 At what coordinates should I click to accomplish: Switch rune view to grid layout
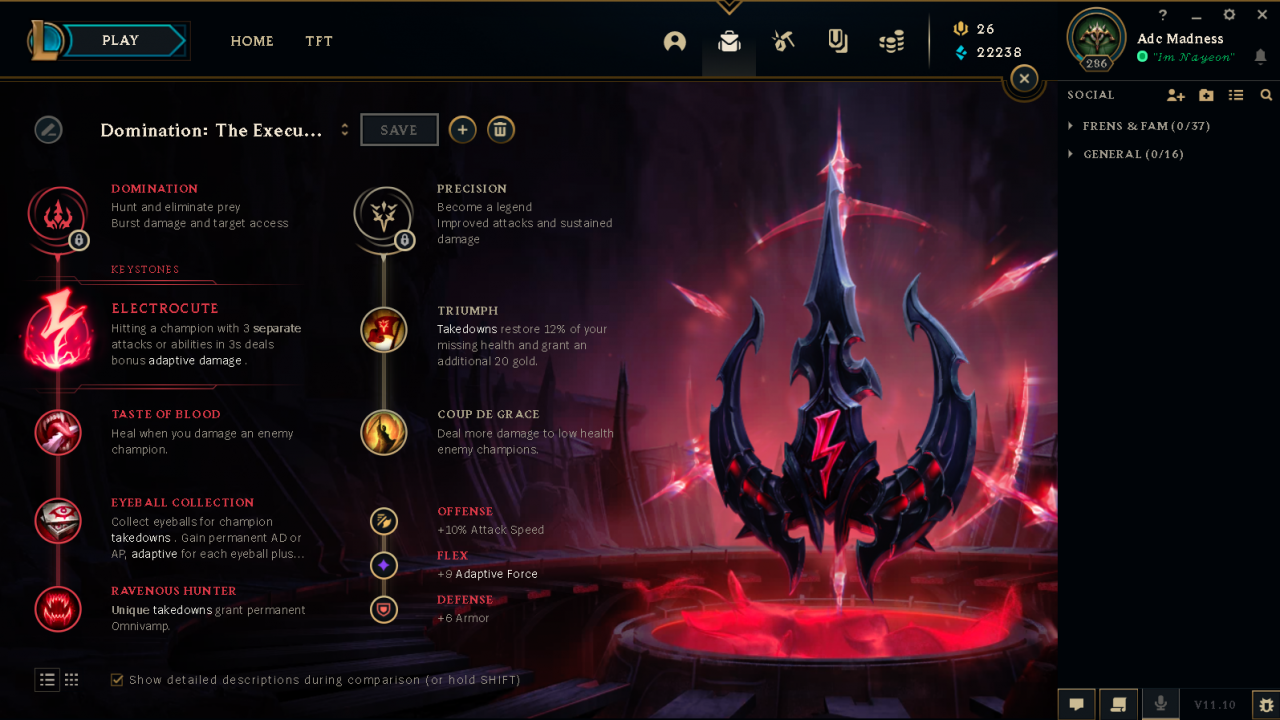pyautogui.click(x=71, y=679)
